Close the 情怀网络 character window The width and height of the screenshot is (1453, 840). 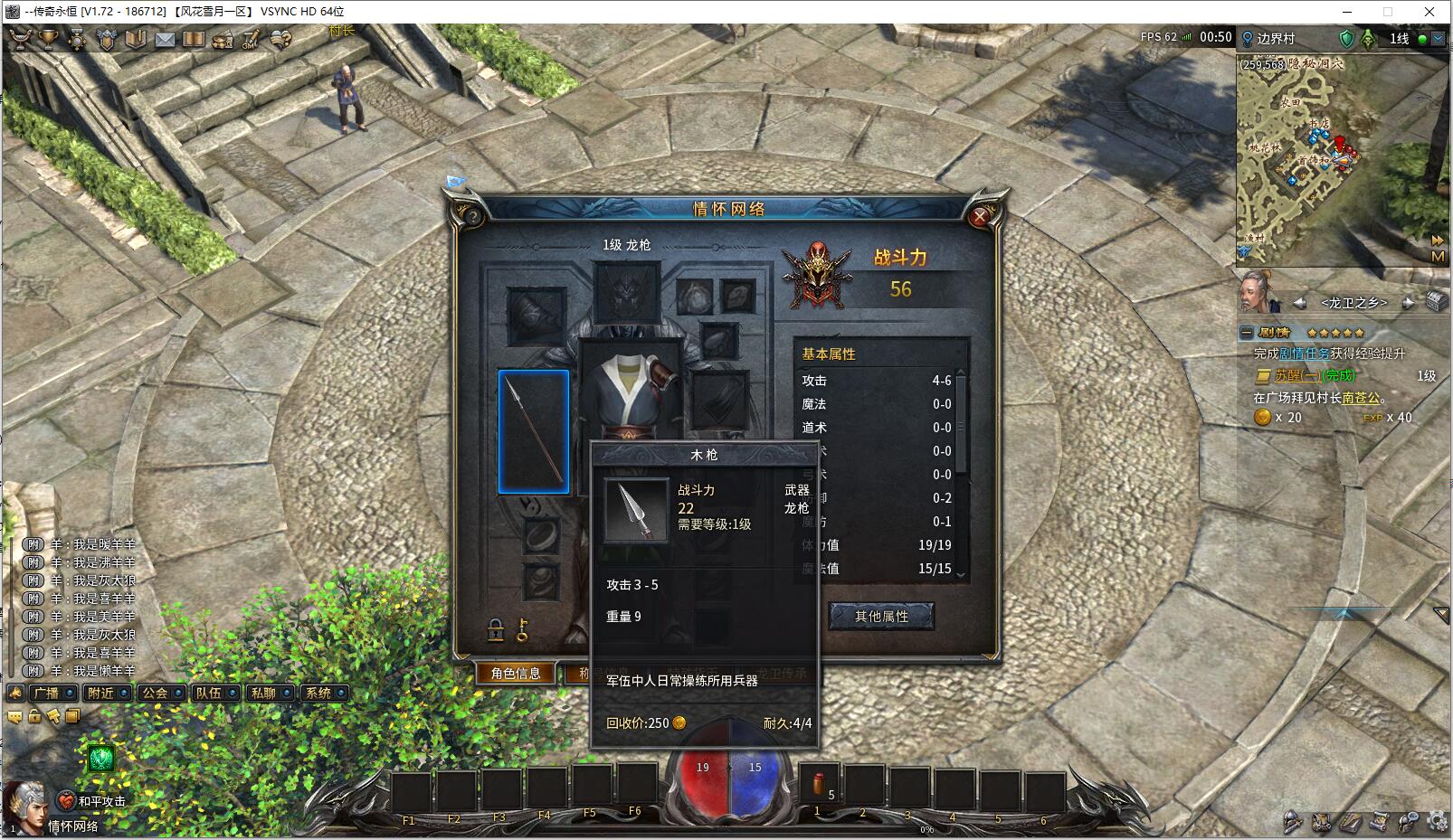[x=980, y=216]
